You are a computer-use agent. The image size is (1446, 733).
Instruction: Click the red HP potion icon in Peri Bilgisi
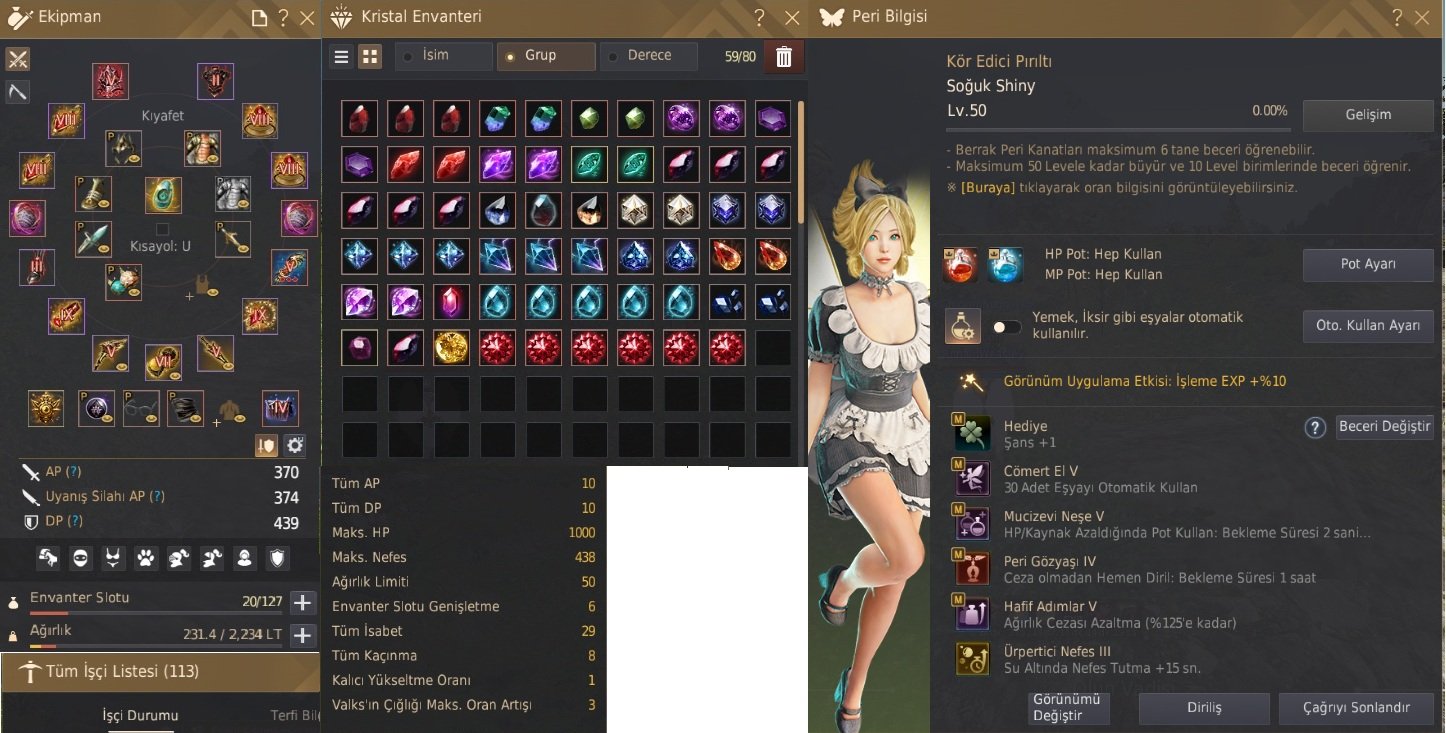[x=959, y=264]
